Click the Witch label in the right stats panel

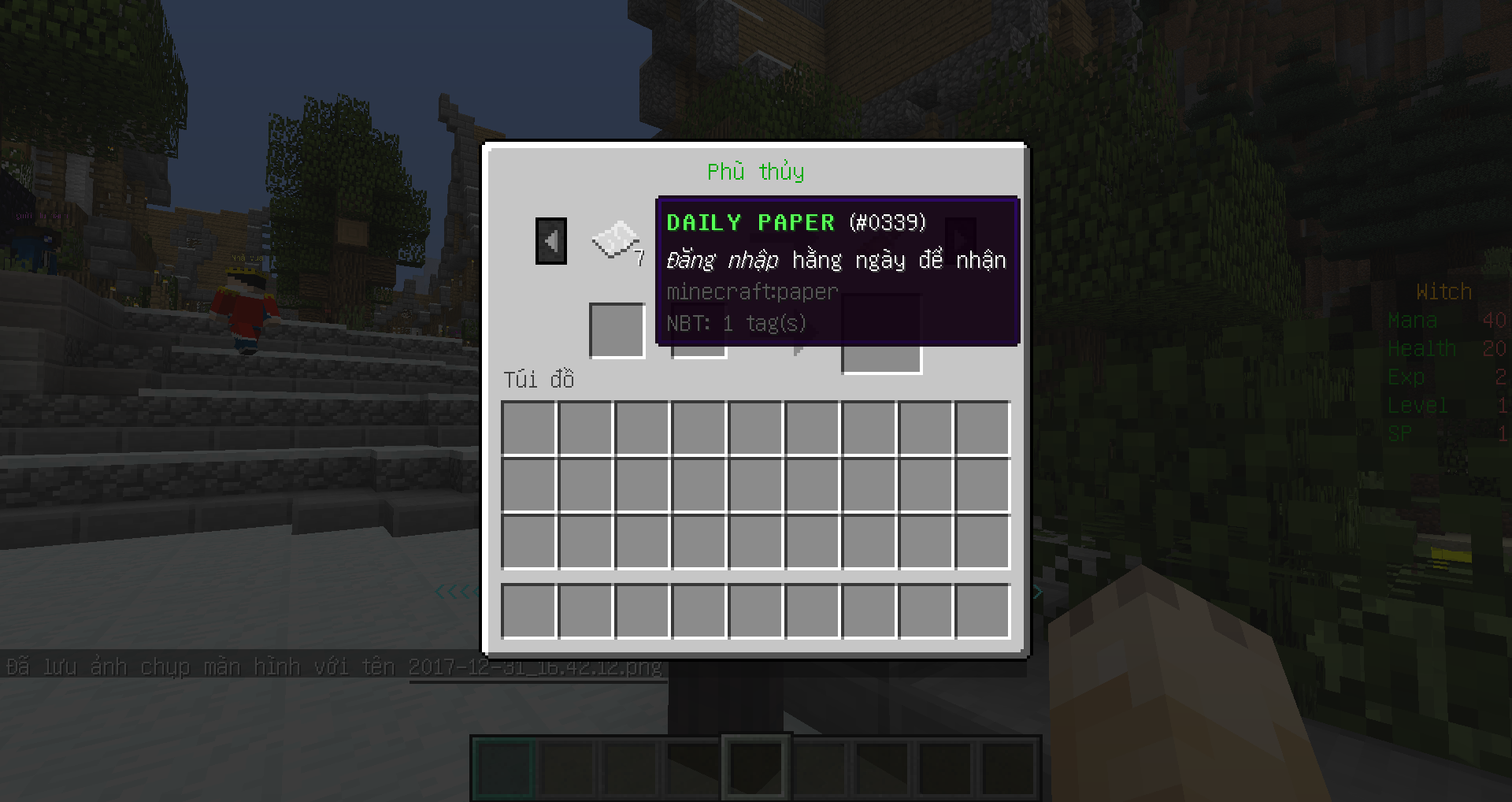click(1443, 291)
